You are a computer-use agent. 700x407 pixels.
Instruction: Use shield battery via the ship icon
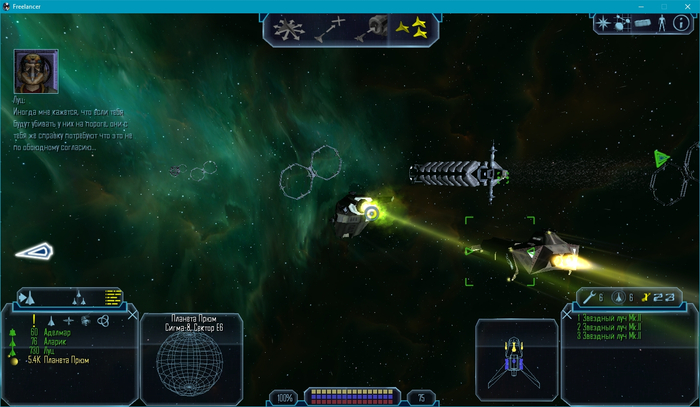[618, 296]
